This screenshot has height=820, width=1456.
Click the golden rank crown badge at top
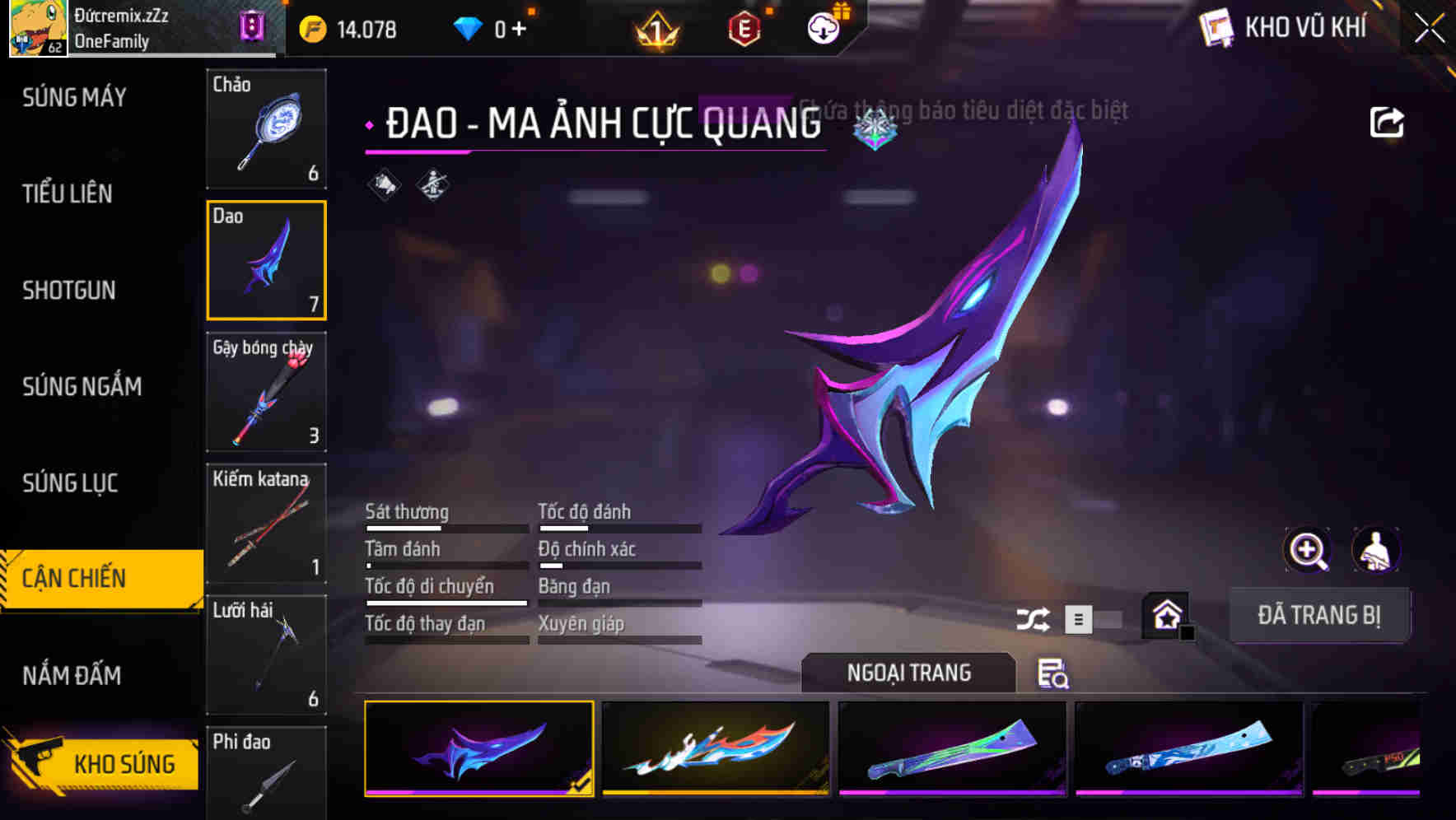pos(655,27)
